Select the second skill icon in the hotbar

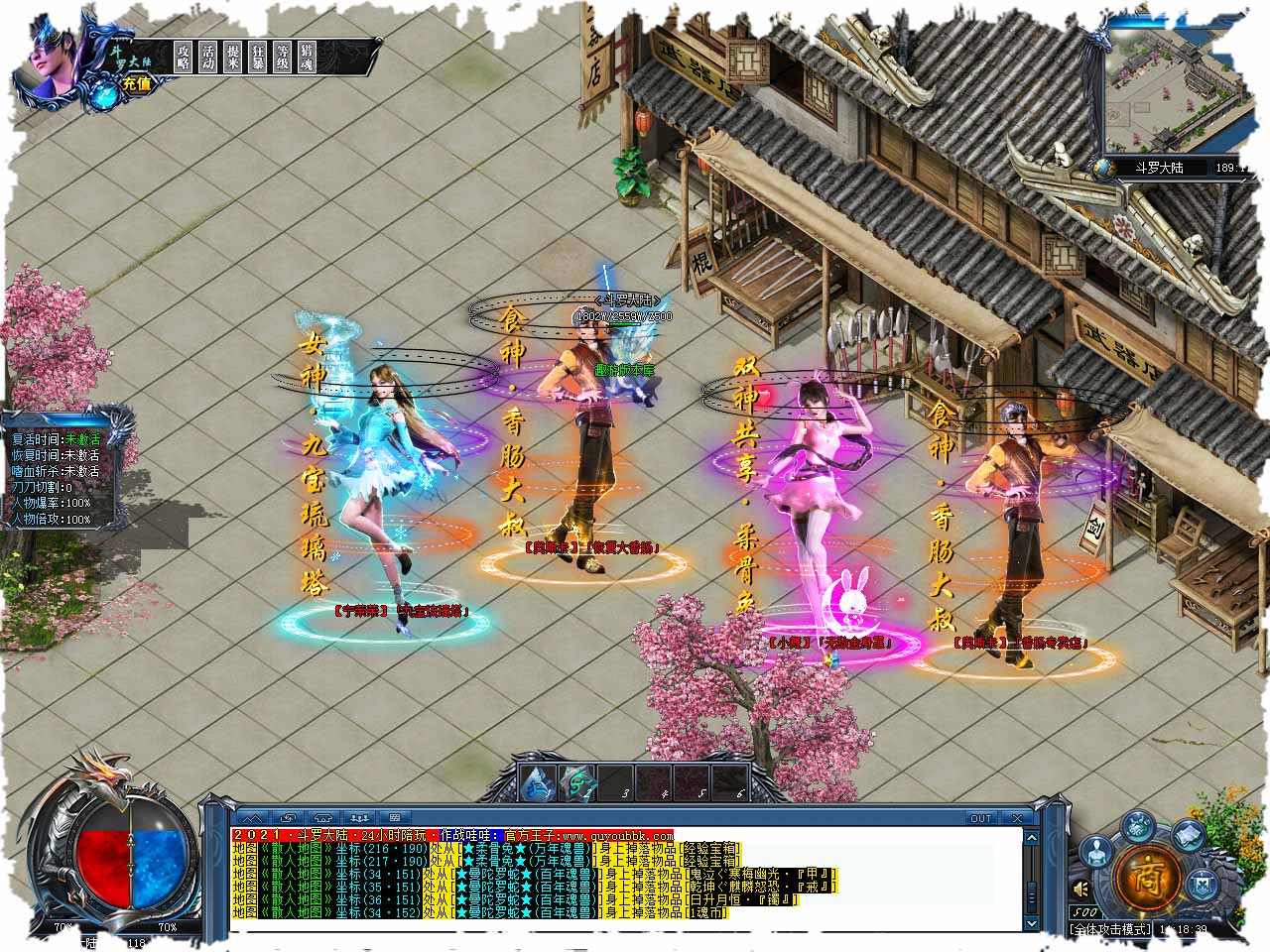(577, 781)
